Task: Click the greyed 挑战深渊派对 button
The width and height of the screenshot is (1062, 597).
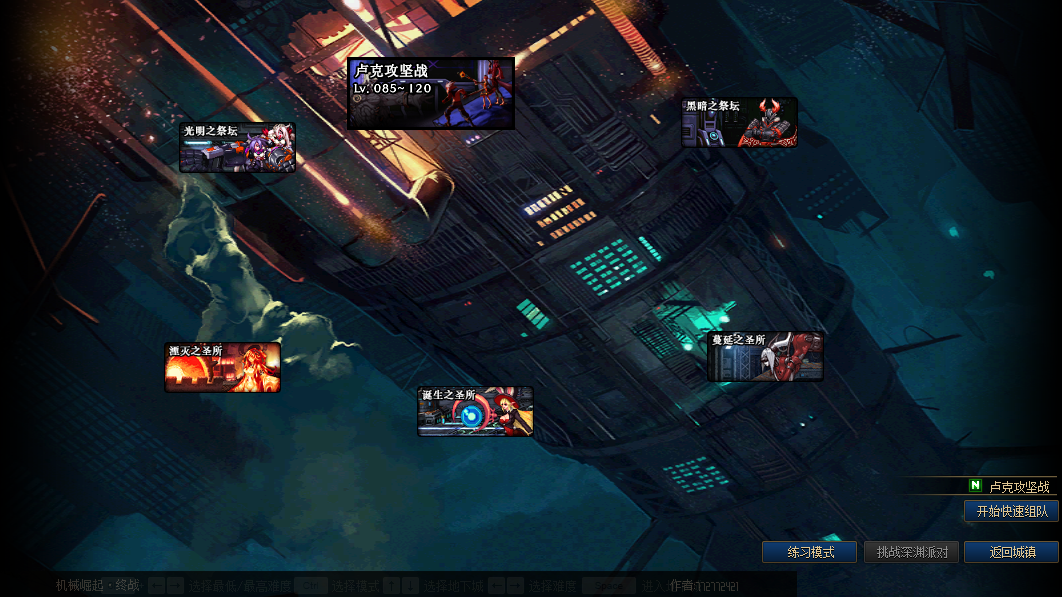Action: pos(911,552)
